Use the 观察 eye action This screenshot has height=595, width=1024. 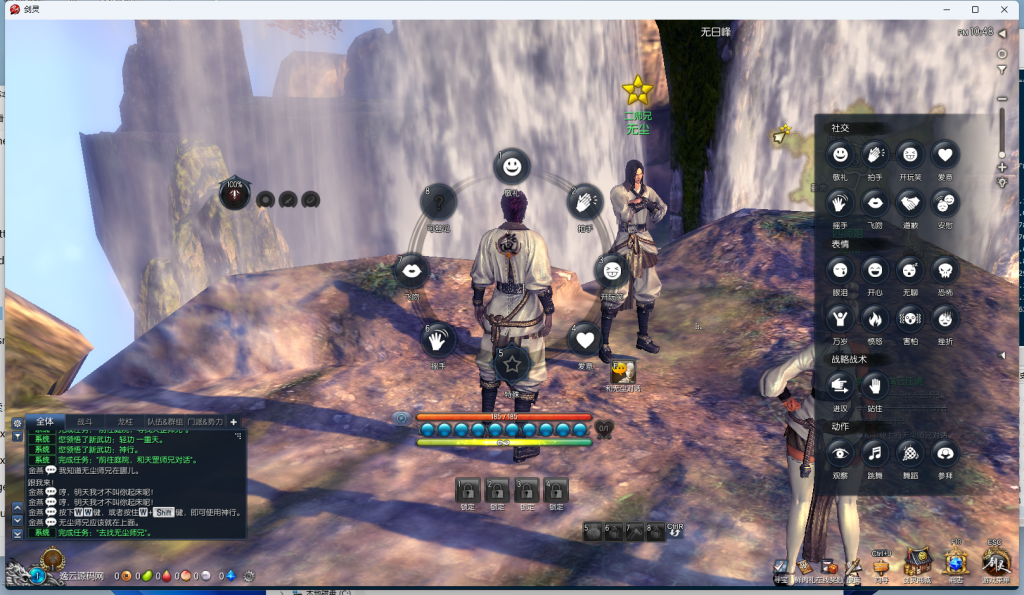[841, 453]
